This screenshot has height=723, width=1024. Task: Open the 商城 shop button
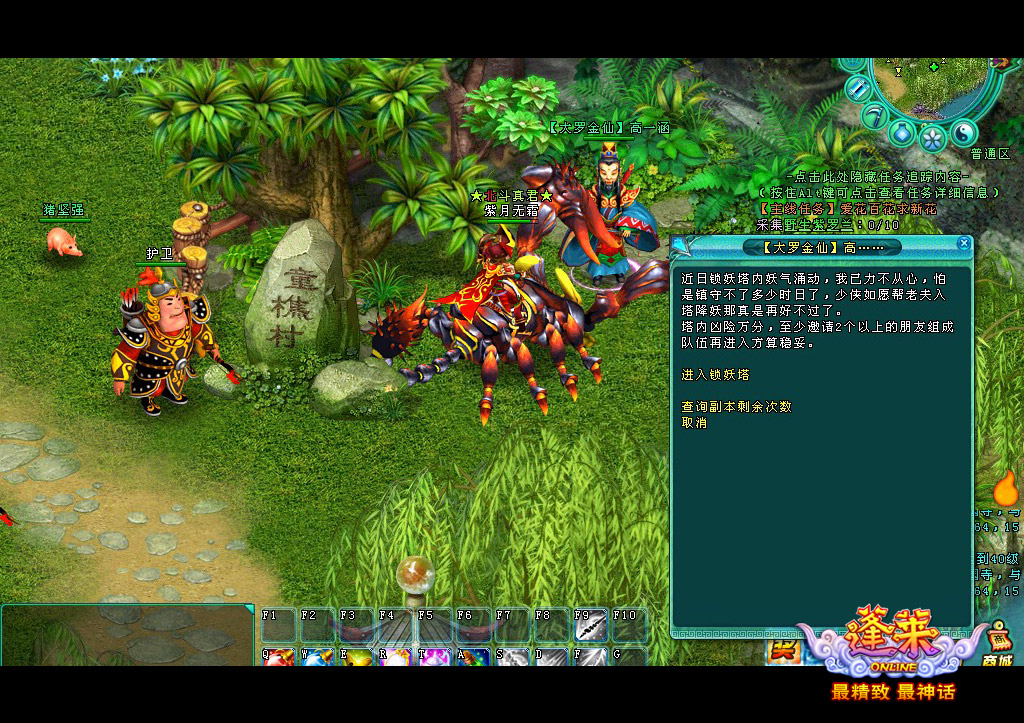[996, 645]
